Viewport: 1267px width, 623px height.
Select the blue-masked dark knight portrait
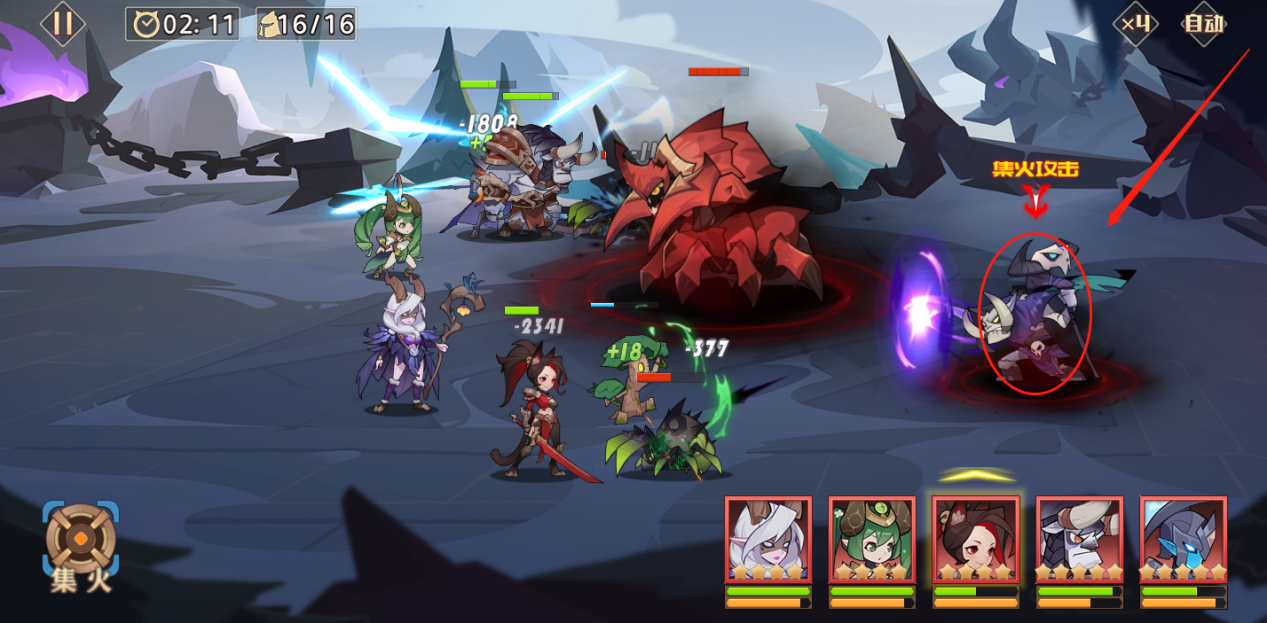point(1183,540)
